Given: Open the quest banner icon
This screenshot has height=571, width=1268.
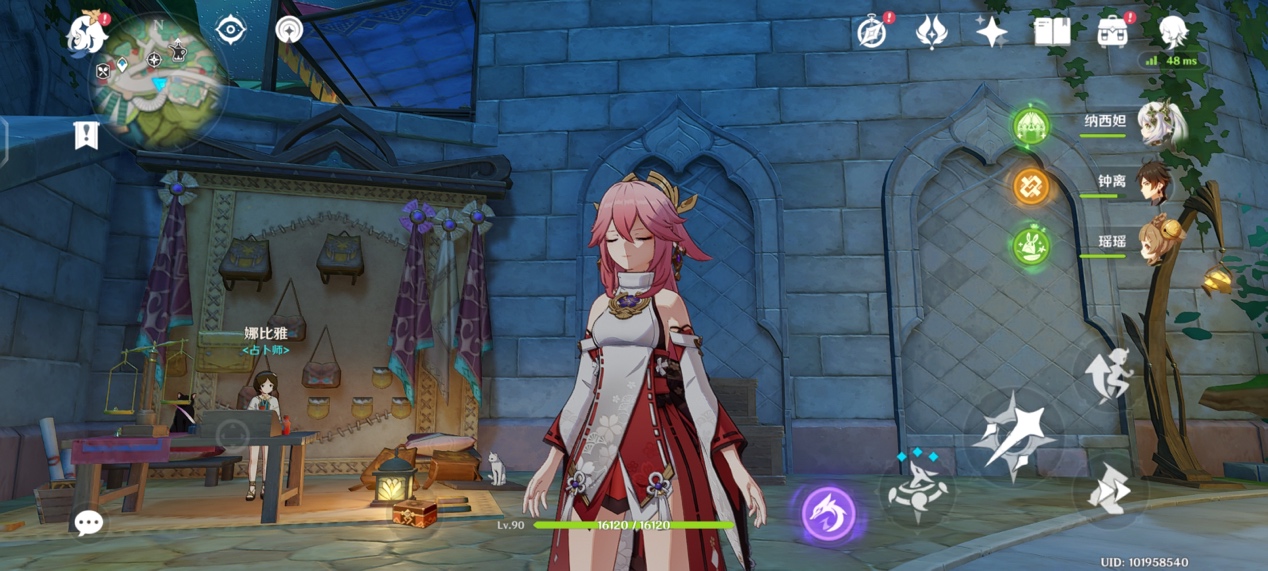Looking at the screenshot, I should 87,135.
